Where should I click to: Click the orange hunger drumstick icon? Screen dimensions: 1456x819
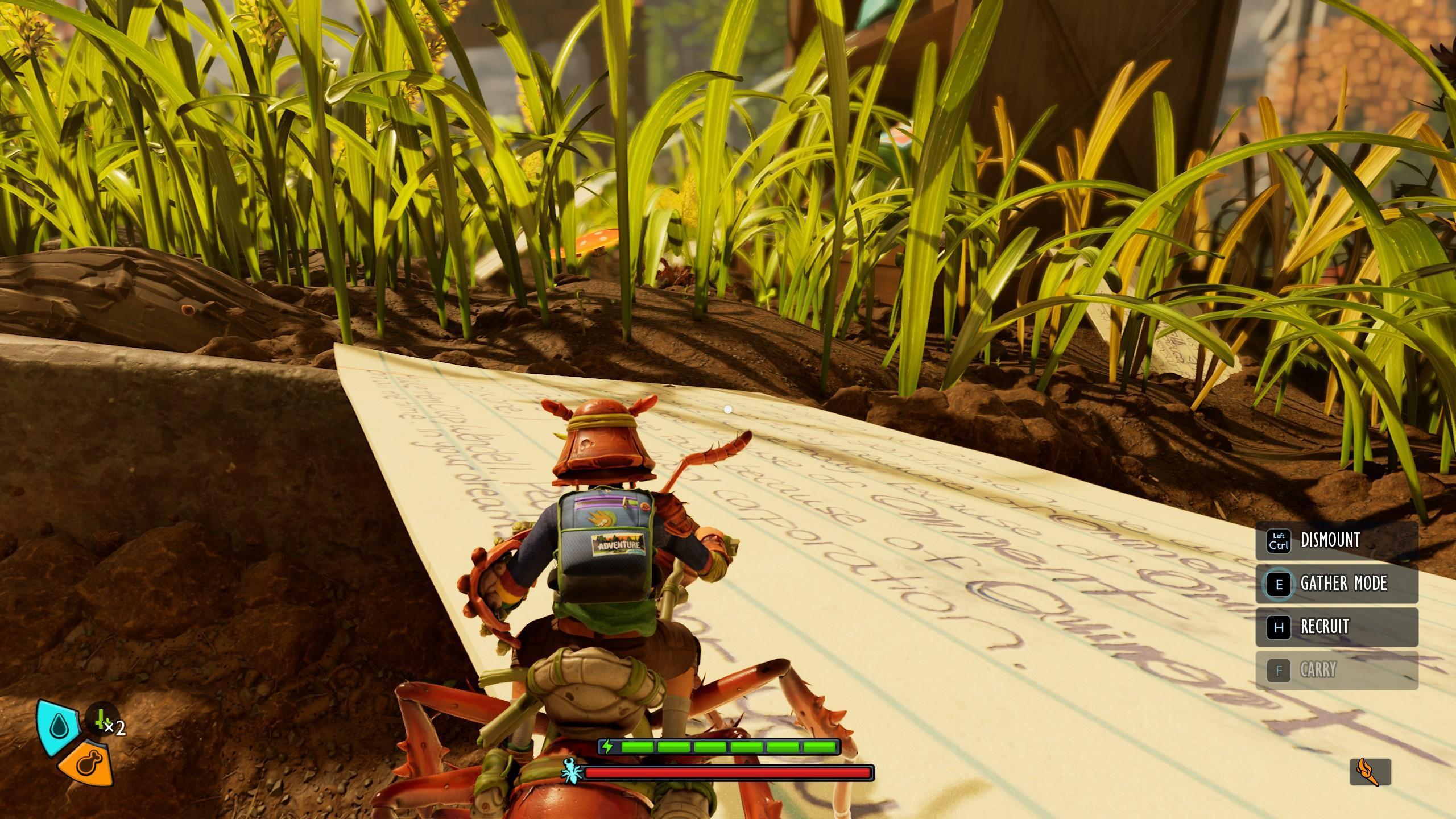(86, 764)
